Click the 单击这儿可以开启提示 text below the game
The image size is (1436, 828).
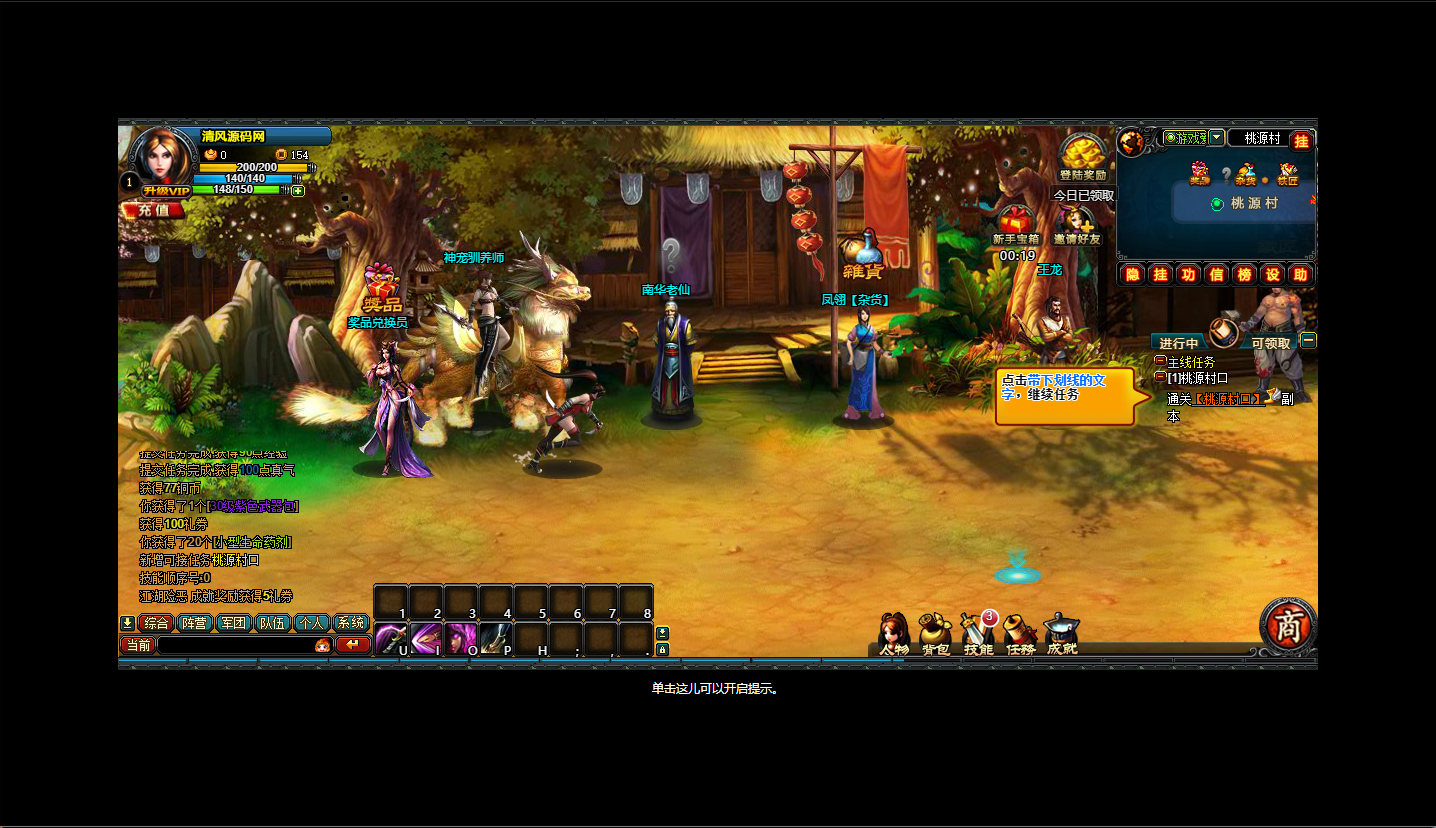tap(715, 689)
